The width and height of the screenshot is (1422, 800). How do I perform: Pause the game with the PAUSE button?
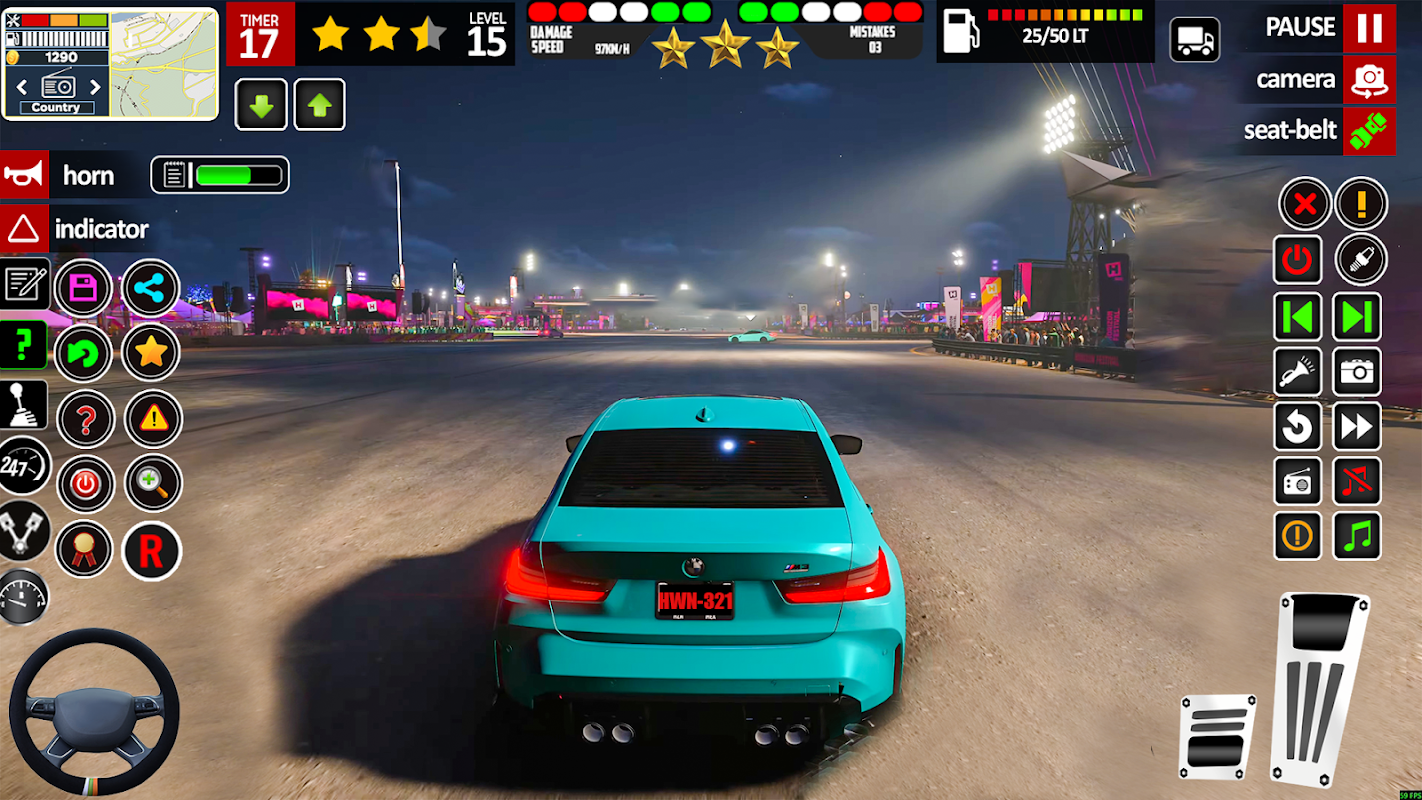(x=1368, y=28)
